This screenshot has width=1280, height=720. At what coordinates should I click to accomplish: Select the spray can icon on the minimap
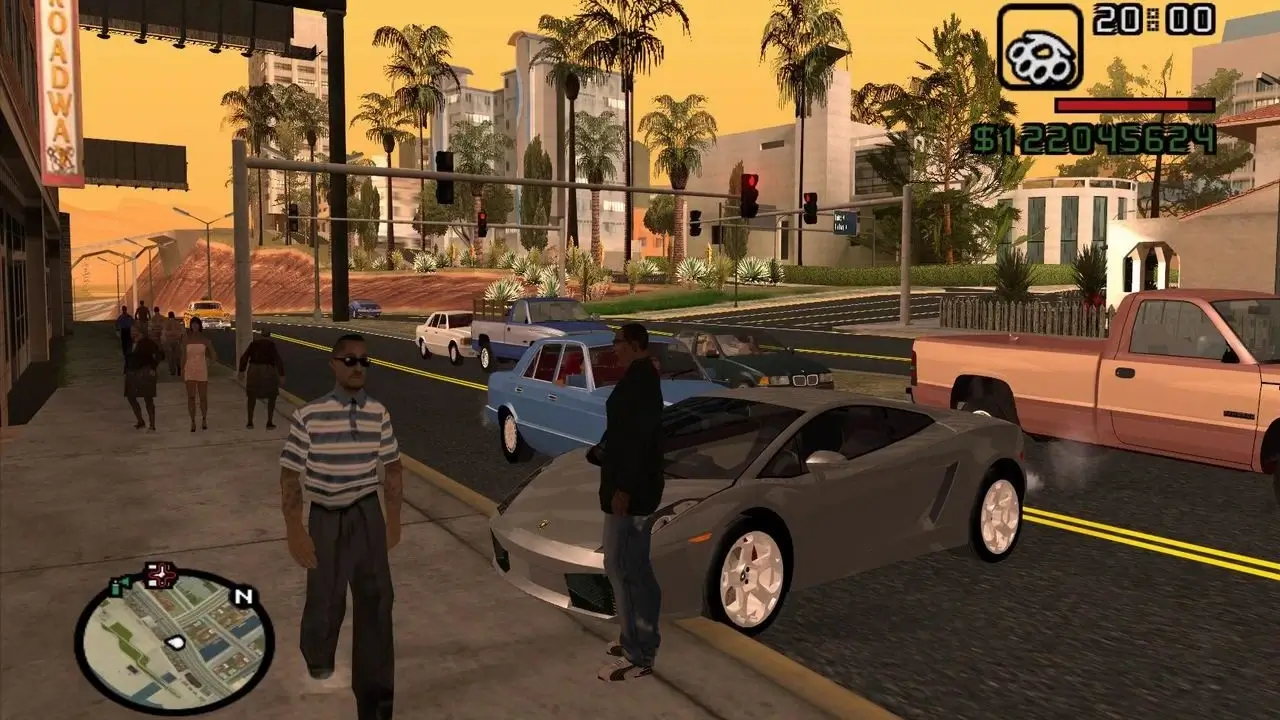click(x=115, y=588)
